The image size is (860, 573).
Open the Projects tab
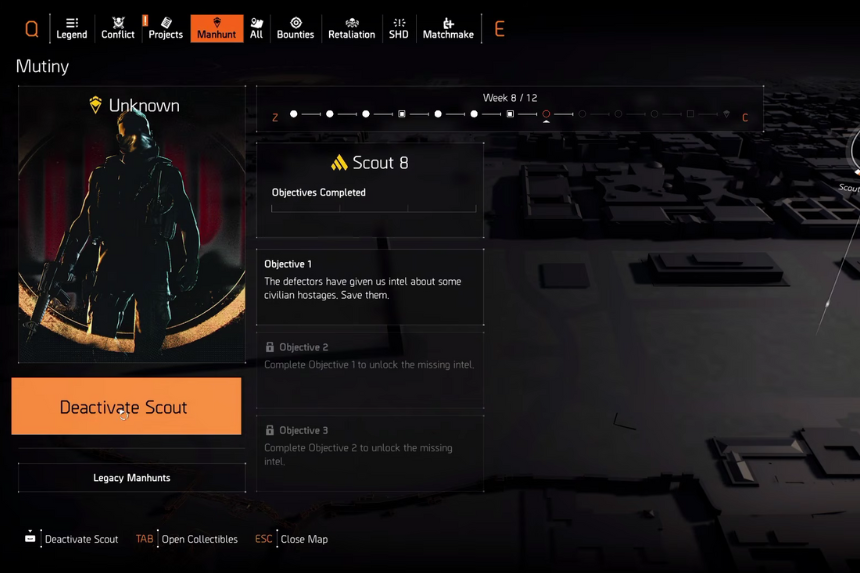point(165,28)
